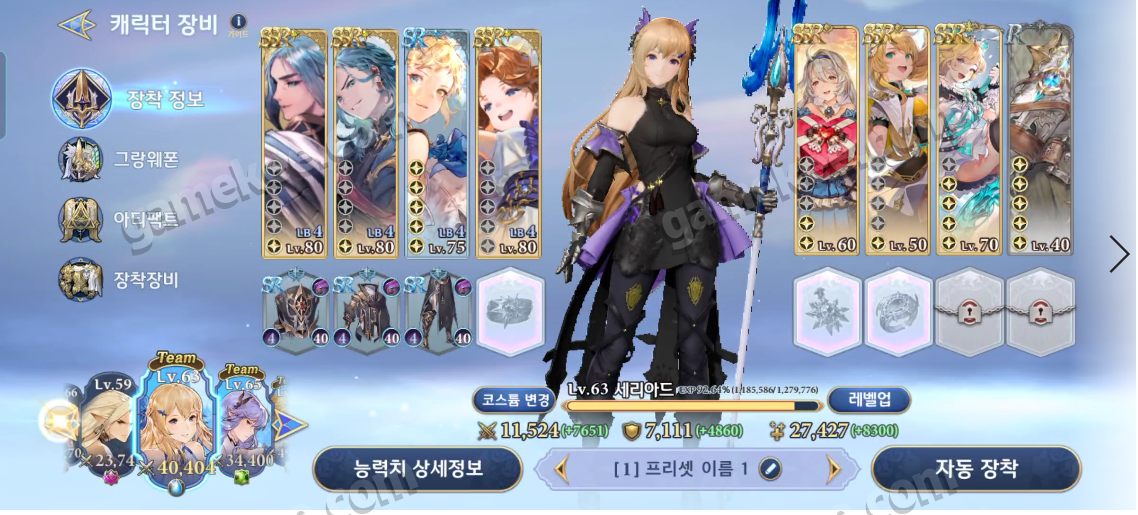Select the Lv.60 gift box character card

point(826,142)
